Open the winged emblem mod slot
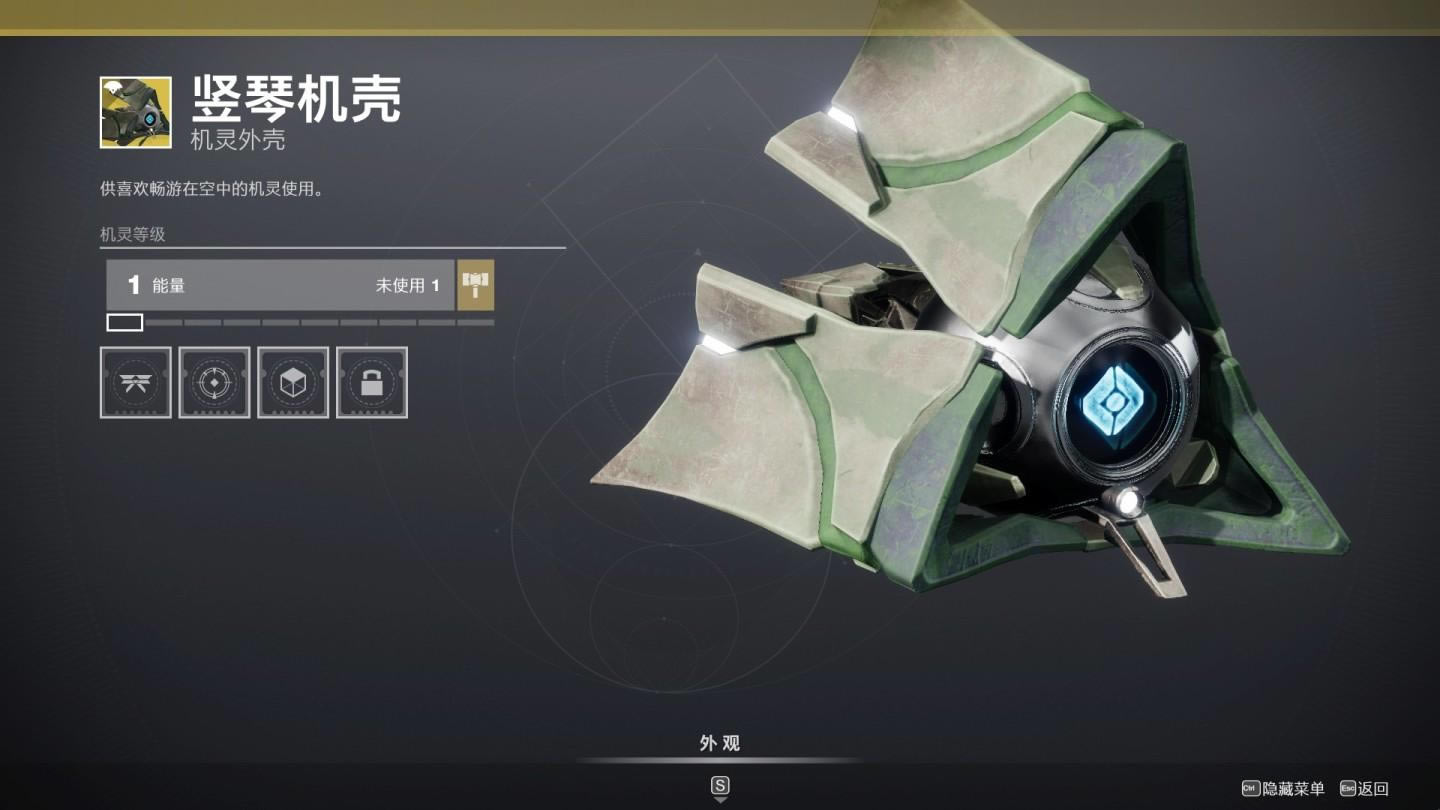The width and height of the screenshot is (1440, 810). [x=135, y=382]
